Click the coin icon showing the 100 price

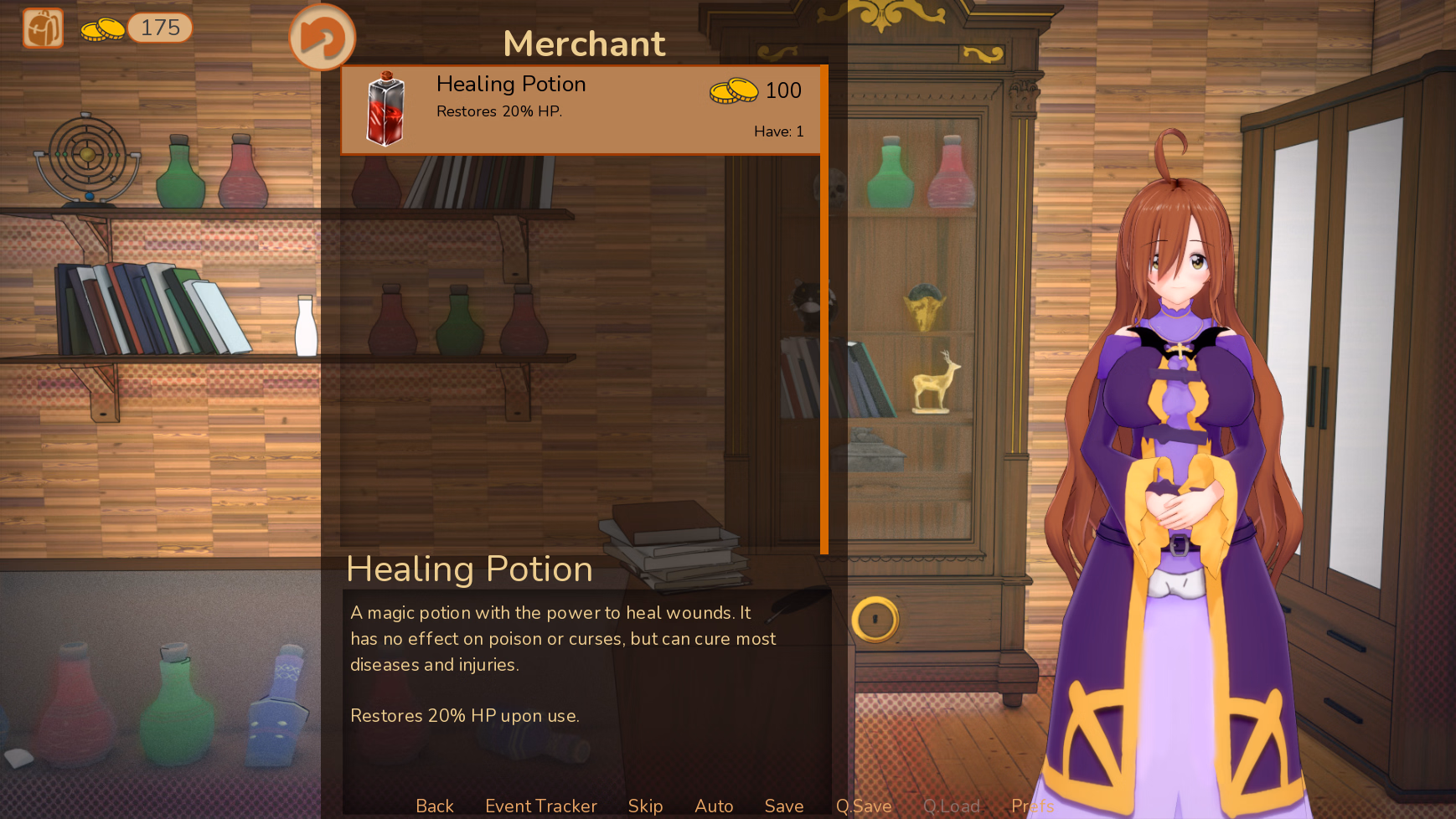point(733,91)
